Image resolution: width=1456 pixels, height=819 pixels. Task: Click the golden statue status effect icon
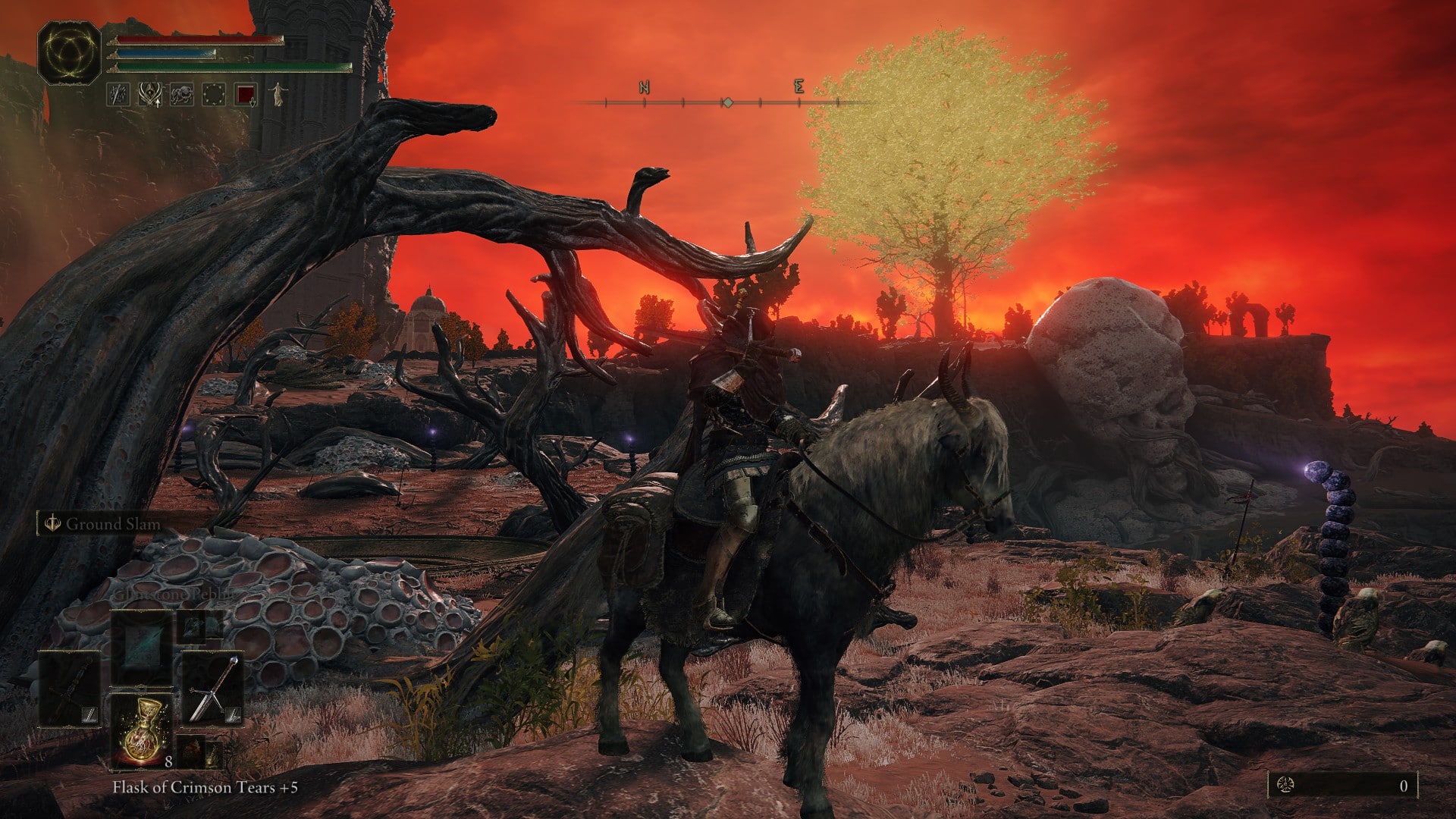pyautogui.click(x=278, y=95)
